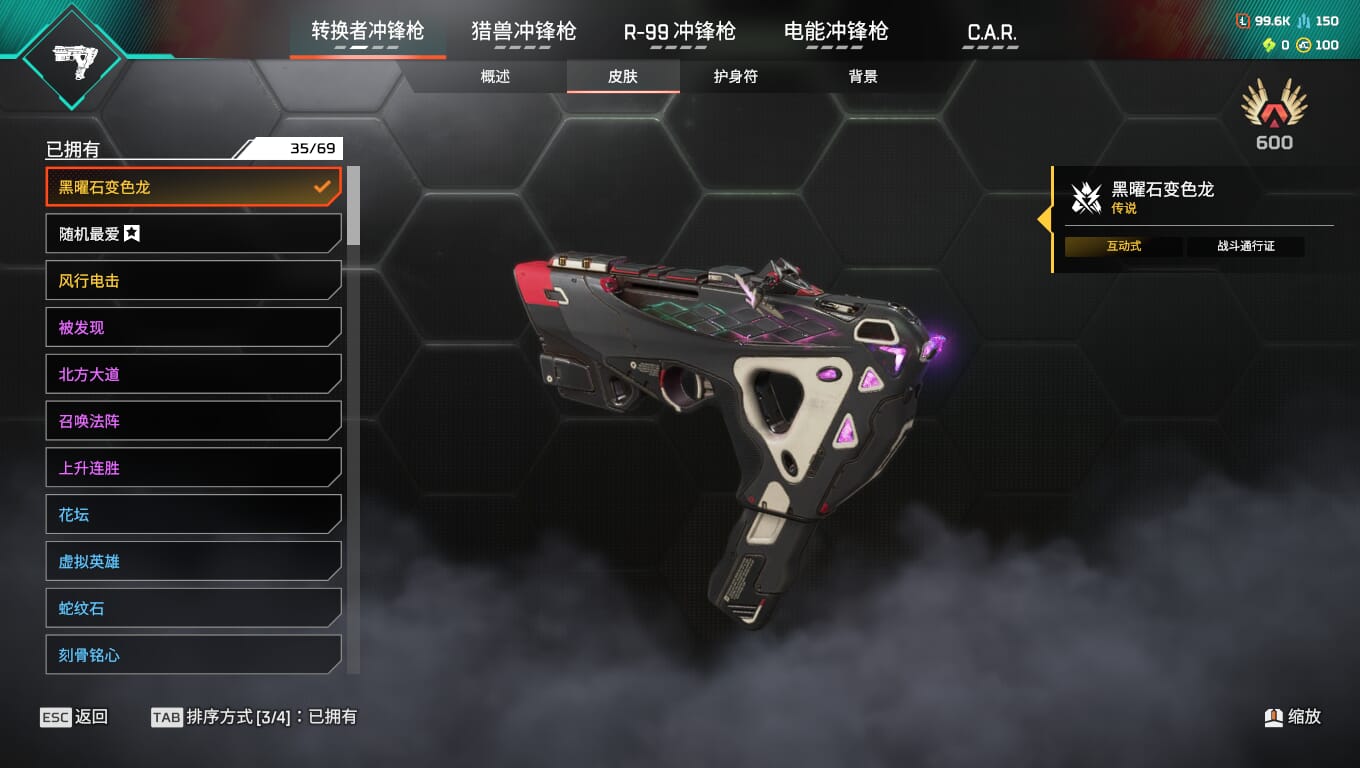Switch to the 皮肤 sub-tab

[x=623, y=77]
